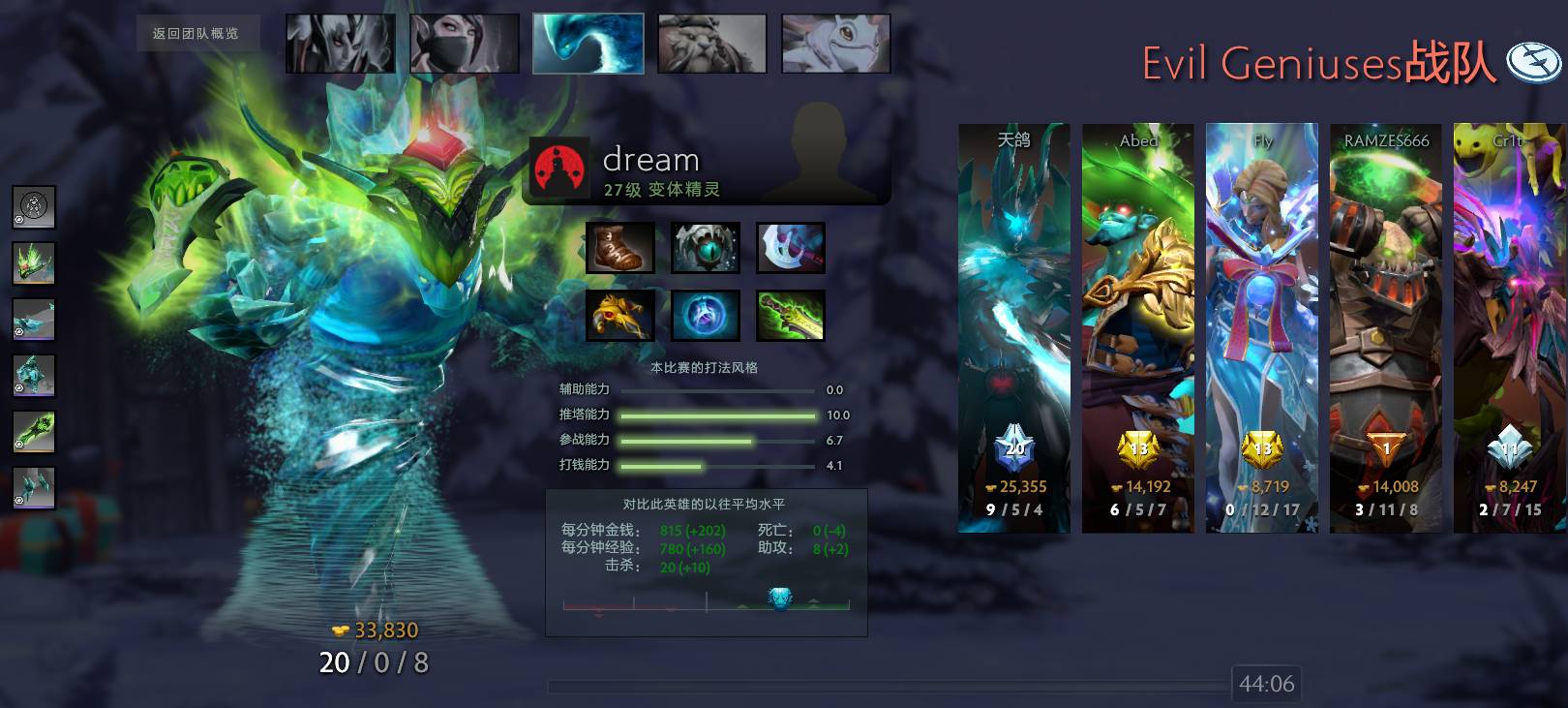Screen dimensions: 1568x708
Task: Click the top equipped cosmetic in the left sidebar
Action: pos(34,206)
